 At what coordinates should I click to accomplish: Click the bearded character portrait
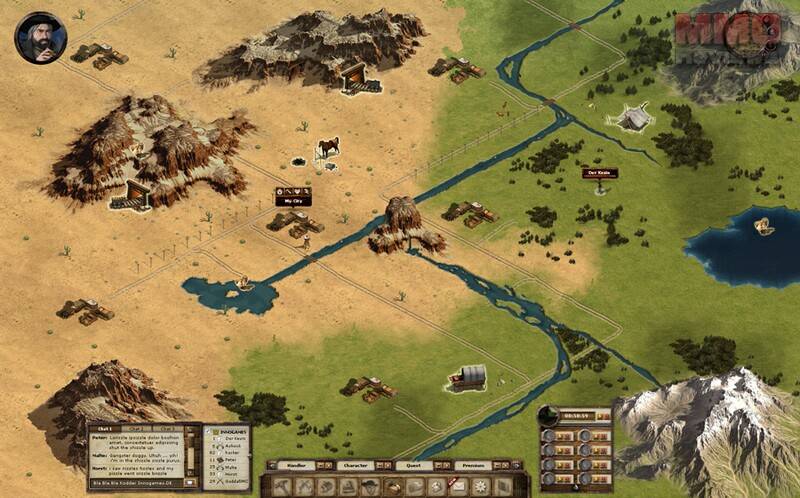click(x=40, y=37)
